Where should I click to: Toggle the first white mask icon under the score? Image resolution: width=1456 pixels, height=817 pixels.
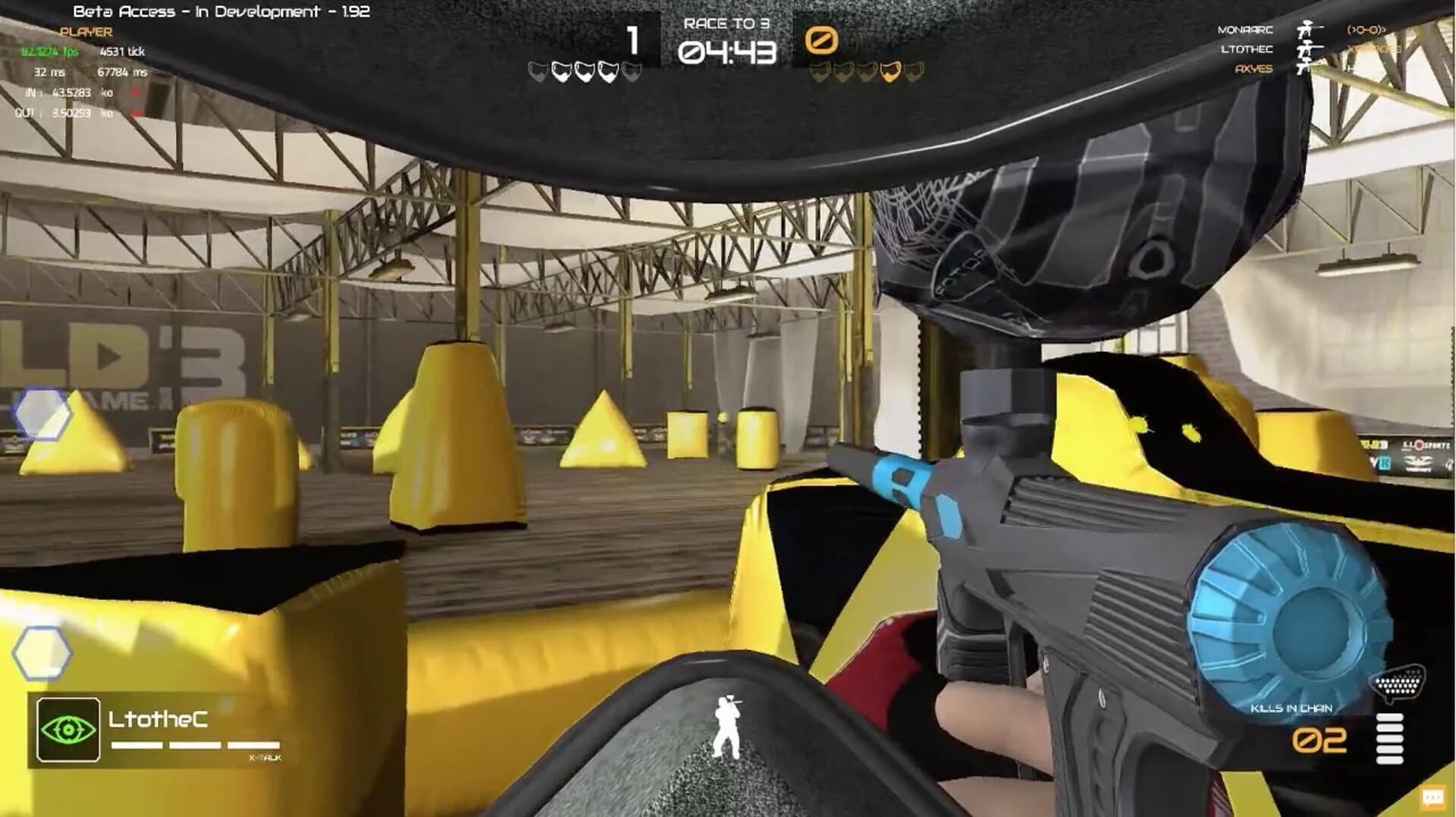[538, 72]
